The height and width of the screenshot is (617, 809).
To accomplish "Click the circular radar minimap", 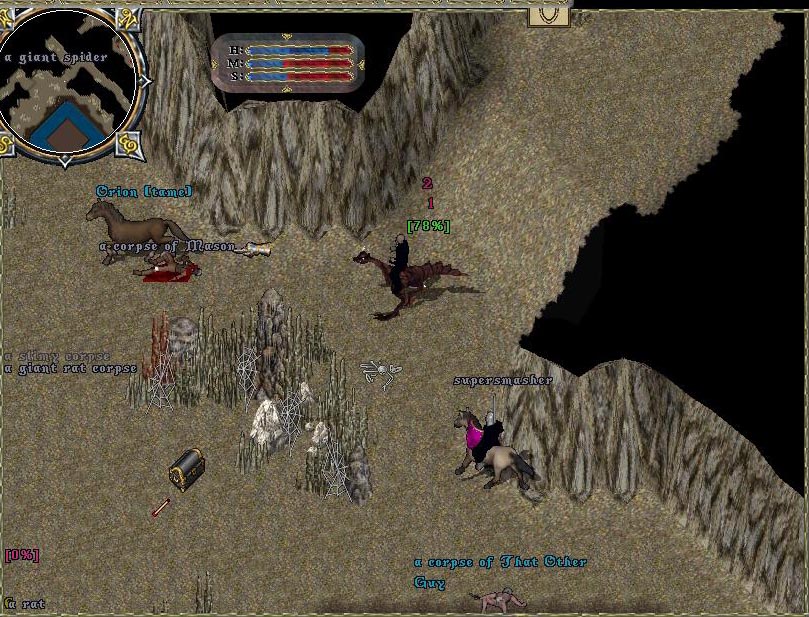I will pos(66,83).
